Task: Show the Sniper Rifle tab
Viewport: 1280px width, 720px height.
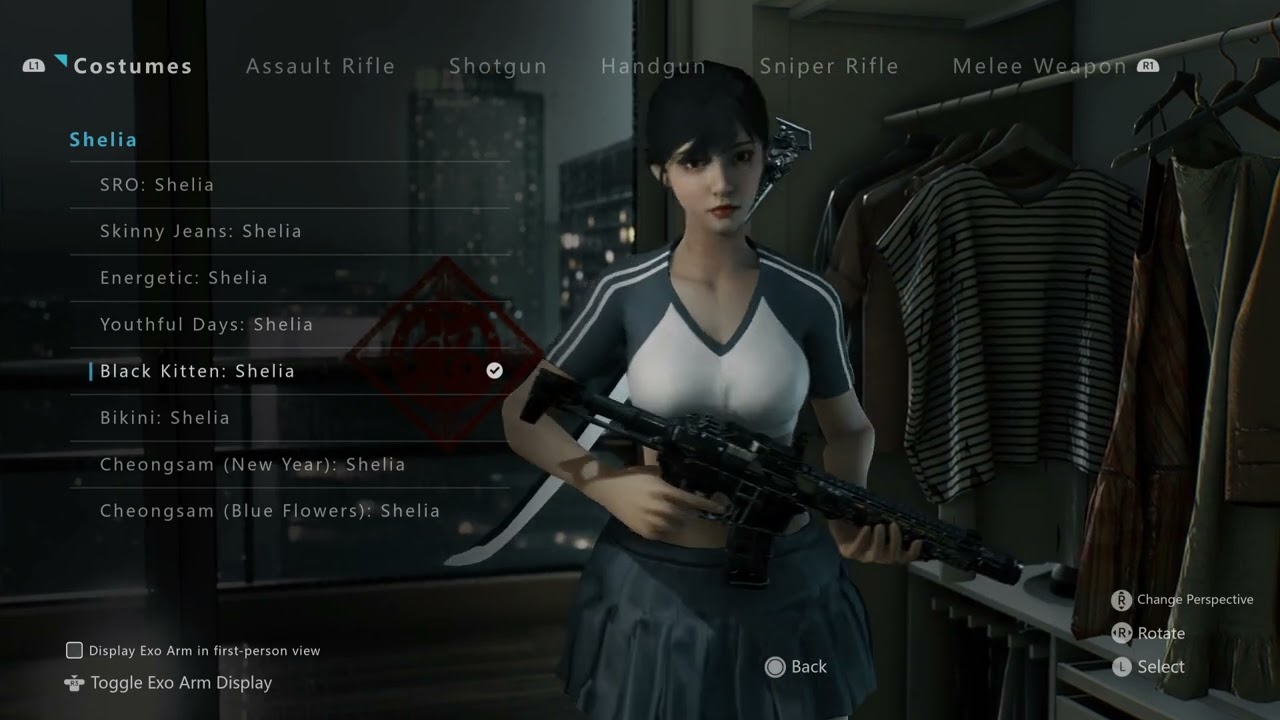Action: point(828,66)
